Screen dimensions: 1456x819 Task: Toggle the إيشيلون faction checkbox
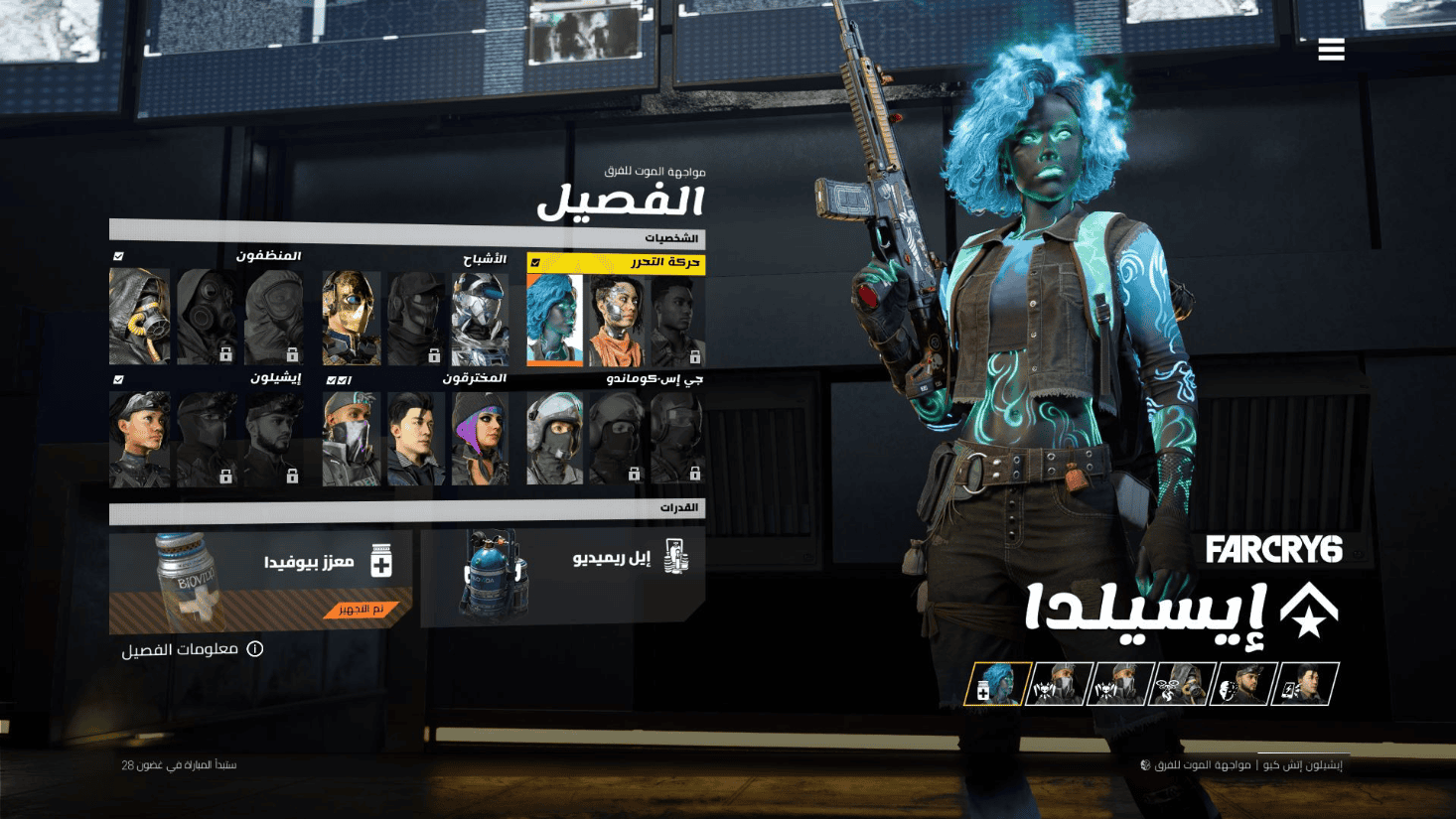pyautogui.click(x=117, y=379)
